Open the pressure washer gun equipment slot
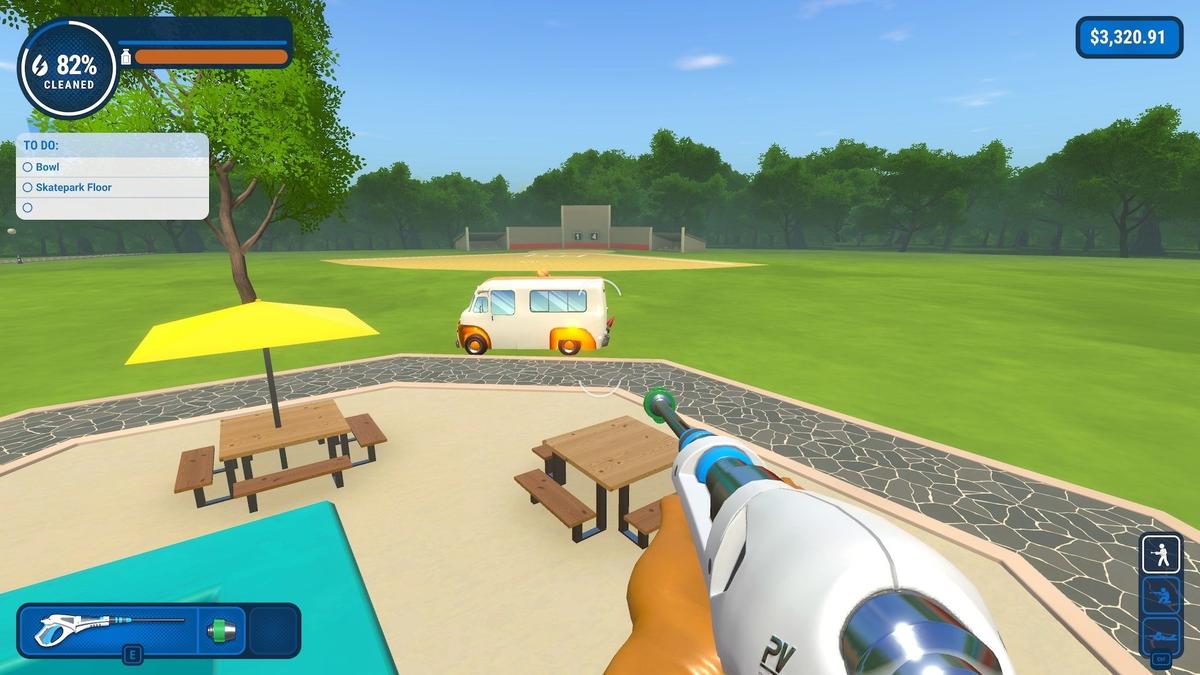Screen dimensions: 1200x675 [x=109, y=630]
